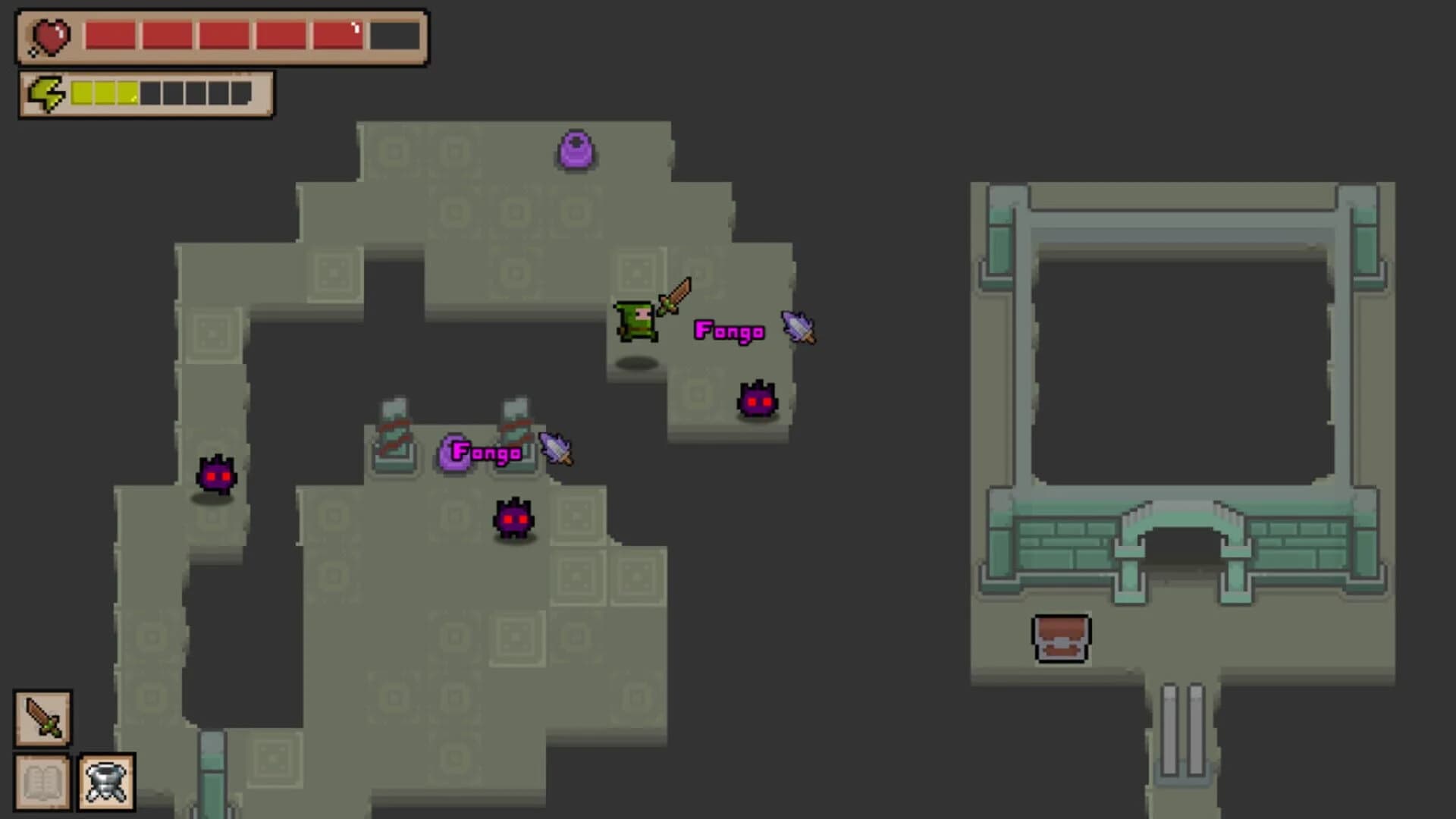Screen dimensions: 1456x819
Task: Click the chestplate armor slot icon
Action: point(106,781)
